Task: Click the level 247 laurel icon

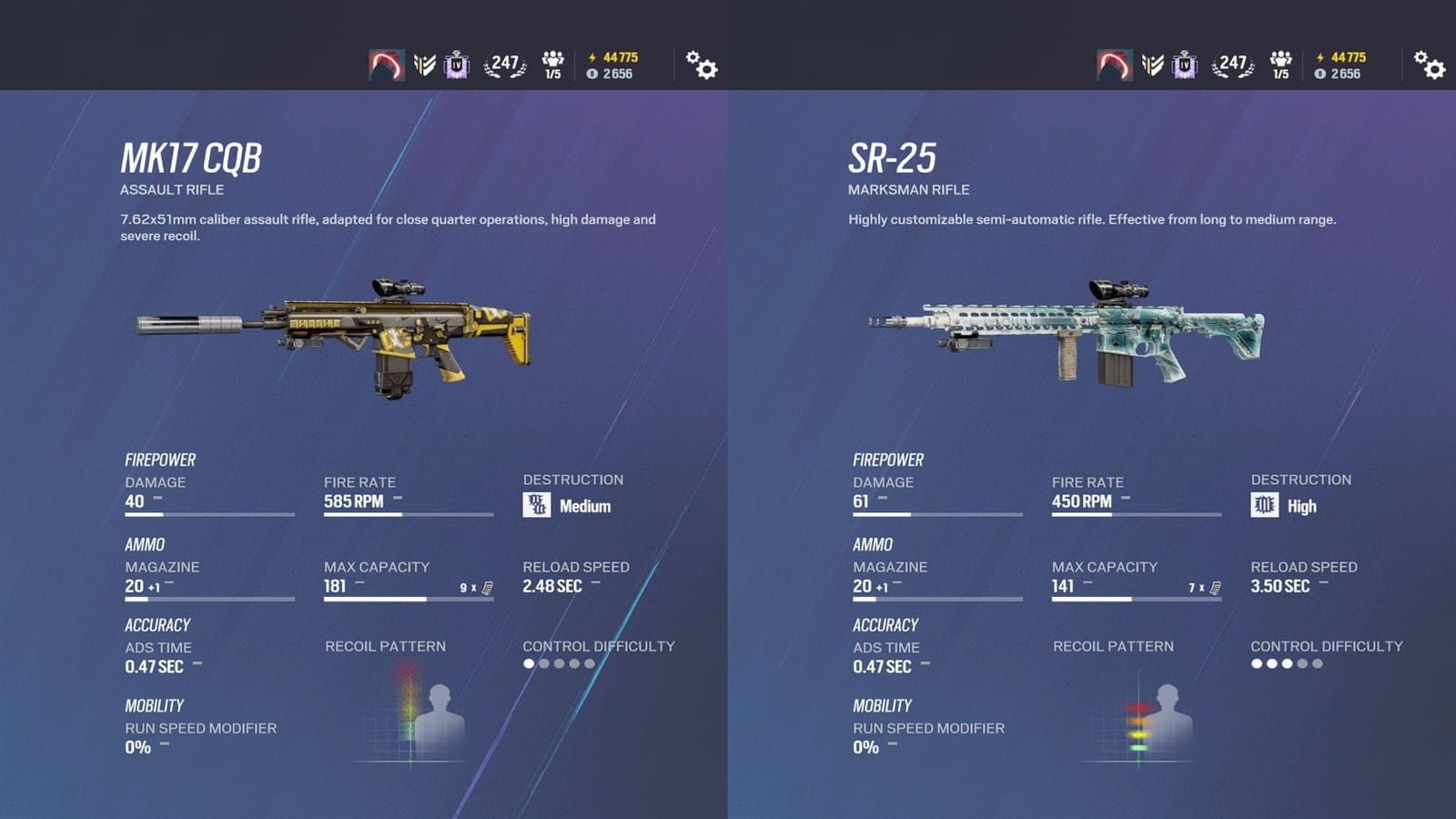Action: [x=506, y=62]
